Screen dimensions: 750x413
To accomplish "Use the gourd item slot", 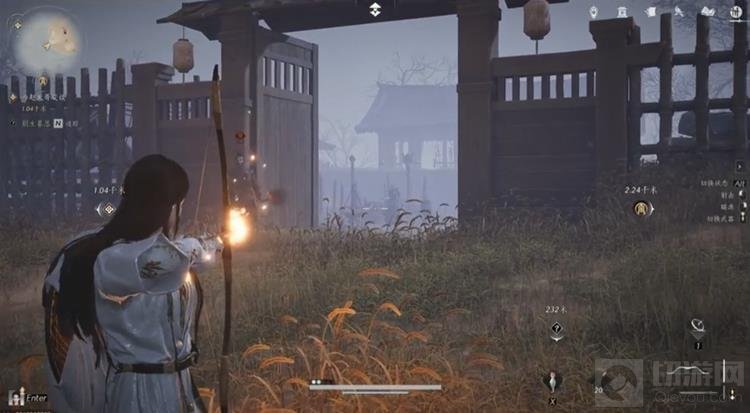I will point(551,380).
